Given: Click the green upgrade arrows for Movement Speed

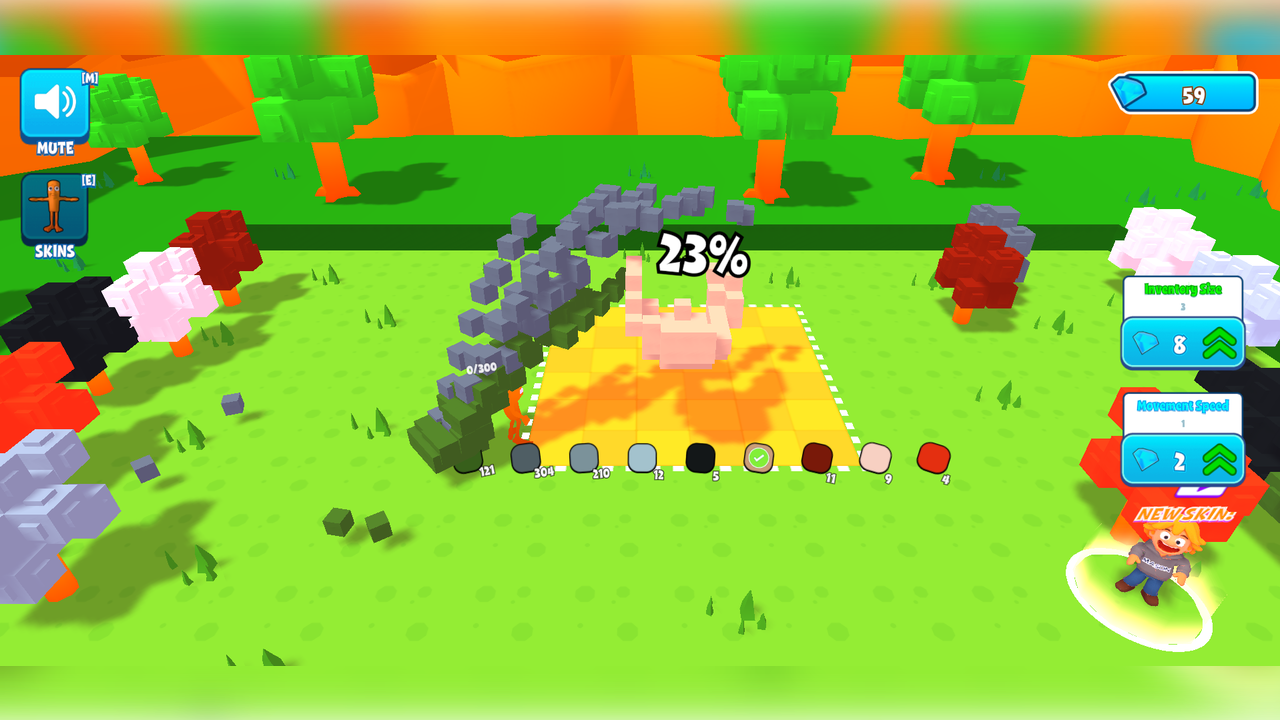Looking at the screenshot, I should click(x=1218, y=461).
